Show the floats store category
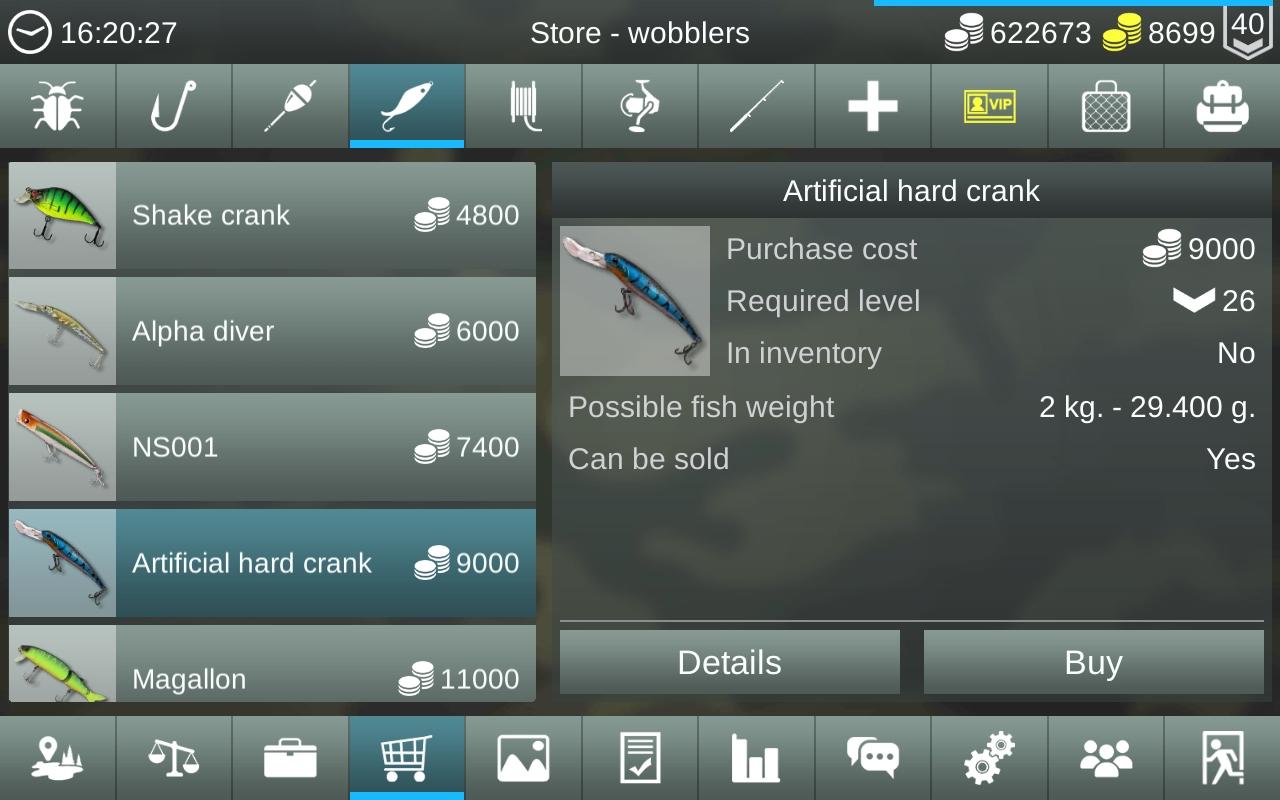The height and width of the screenshot is (800, 1280). click(290, 106)
